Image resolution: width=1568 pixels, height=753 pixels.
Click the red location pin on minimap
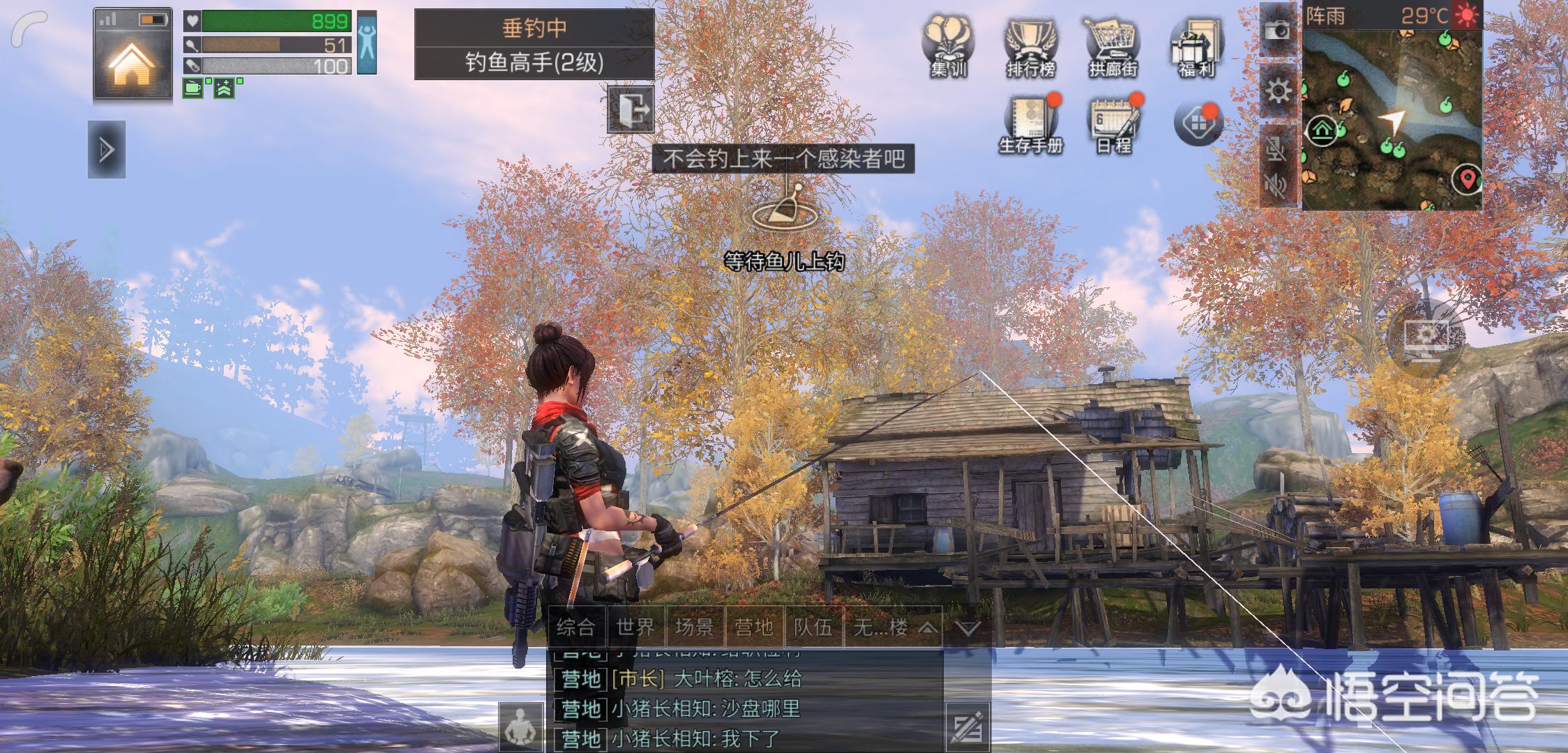click(x=1467, y=179)
